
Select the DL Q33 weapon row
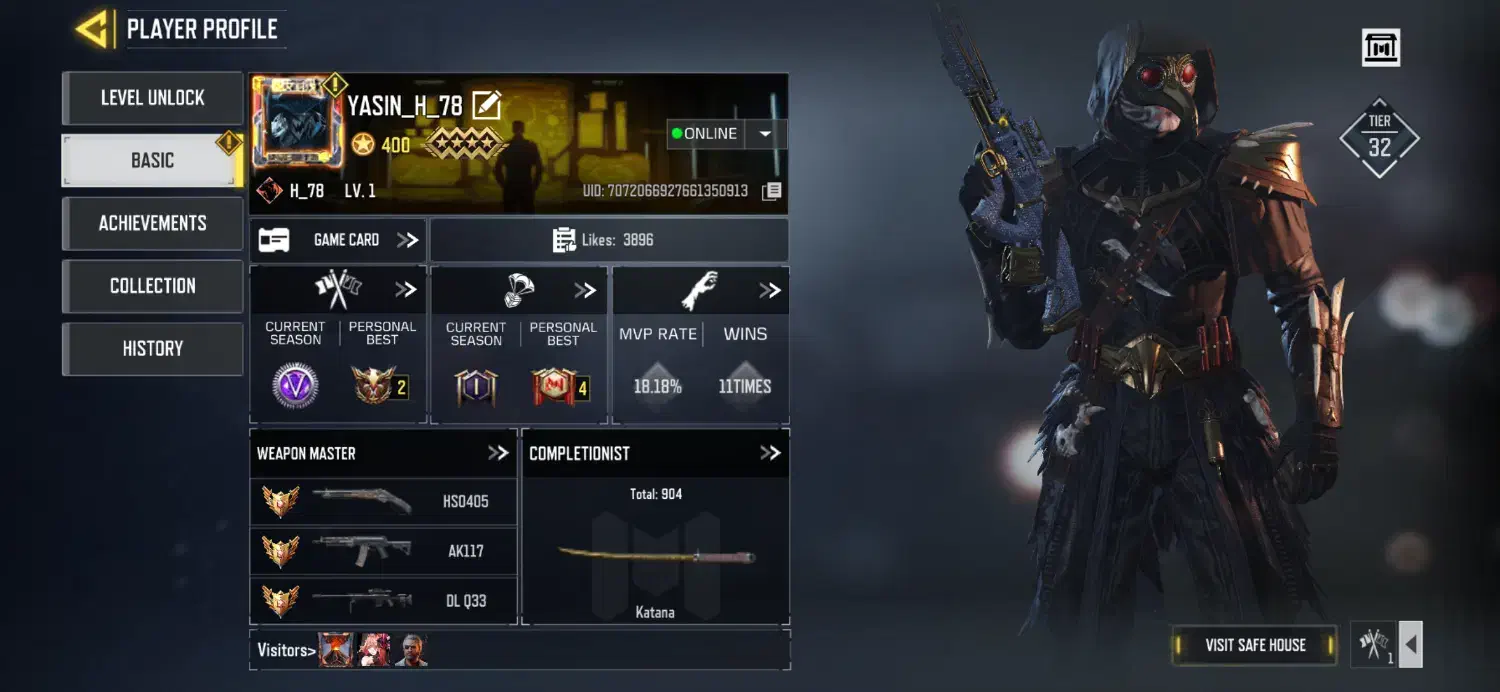[383, 600]
